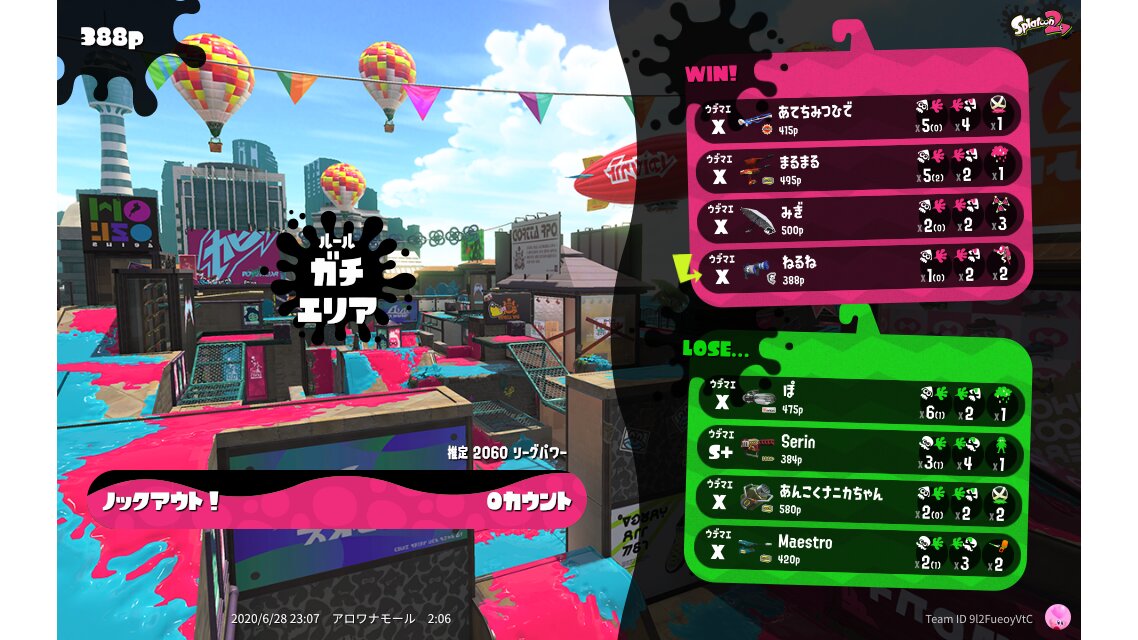Viewport: 1138px width, 640px height.
Task: Choose Maestro's result row
Action: coord(856,549)
